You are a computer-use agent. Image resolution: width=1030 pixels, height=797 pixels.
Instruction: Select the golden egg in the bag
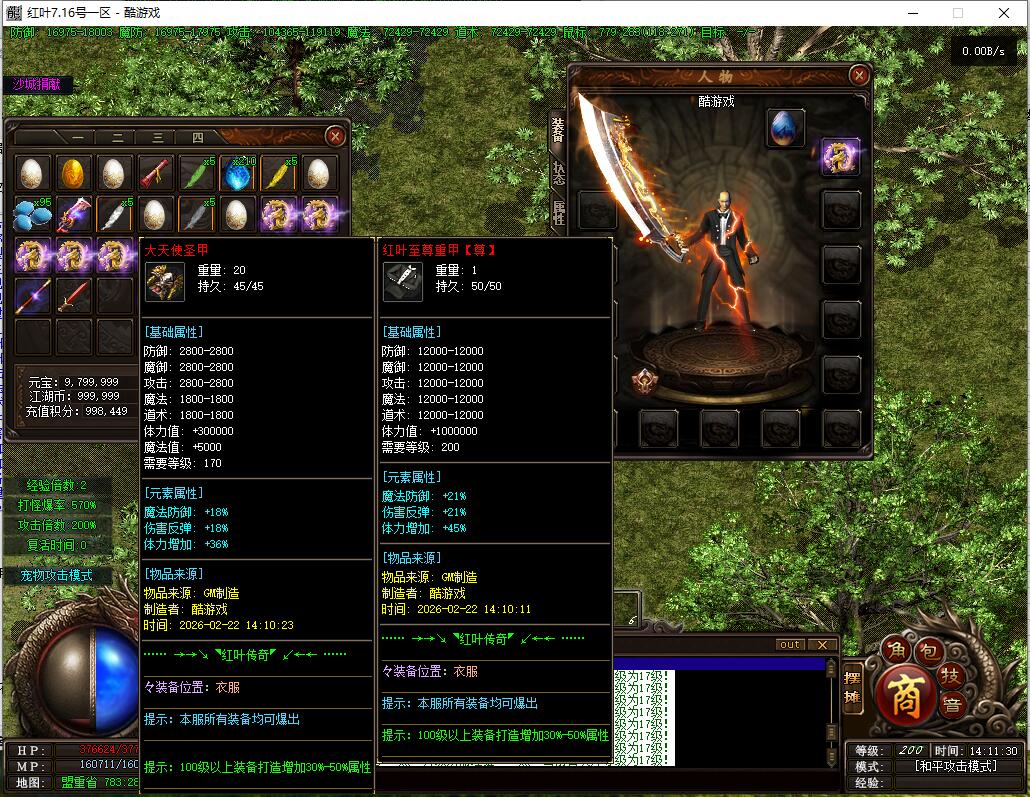click(74, 173)
